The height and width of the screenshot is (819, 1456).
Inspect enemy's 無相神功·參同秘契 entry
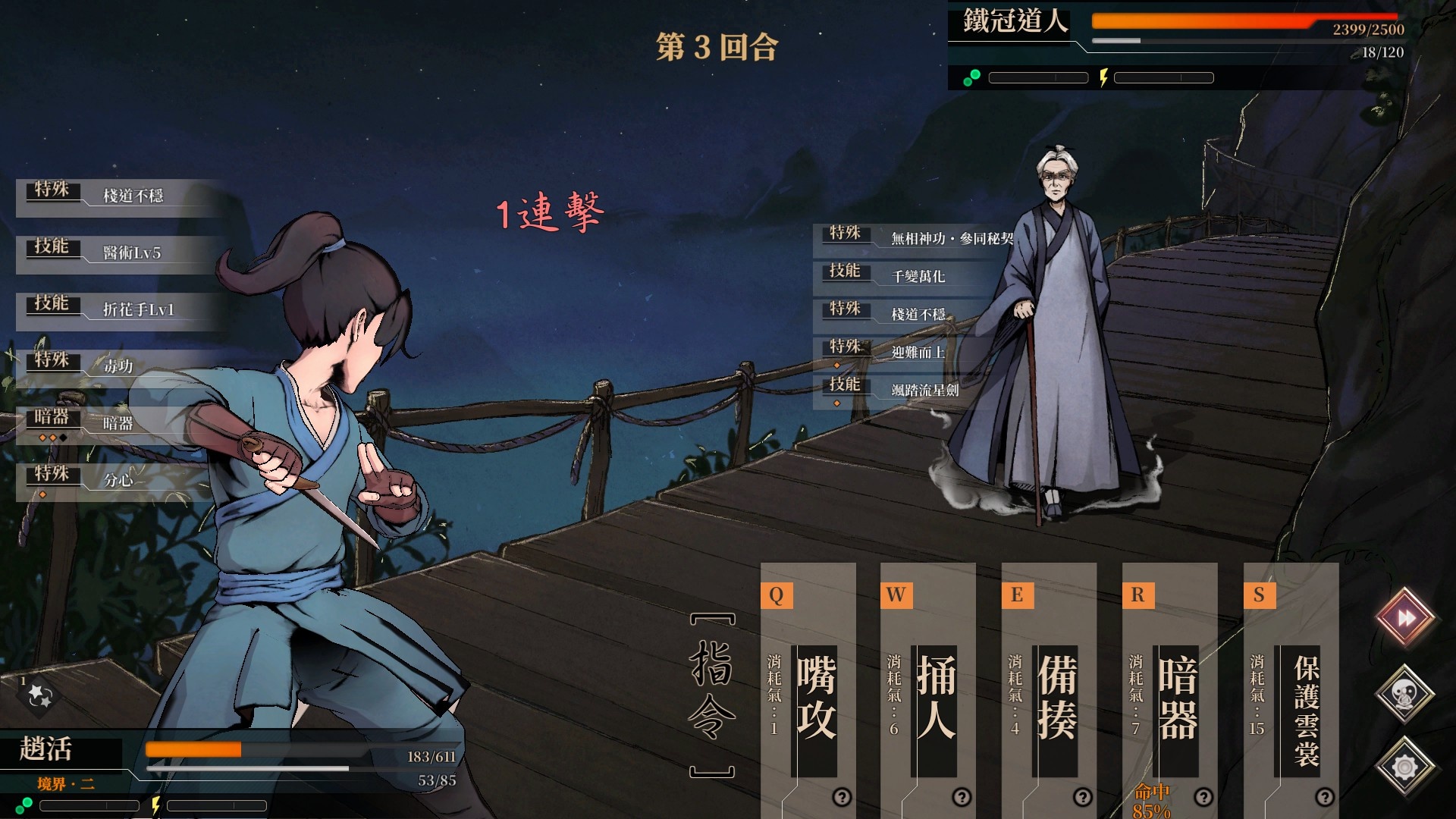(918, 239)
